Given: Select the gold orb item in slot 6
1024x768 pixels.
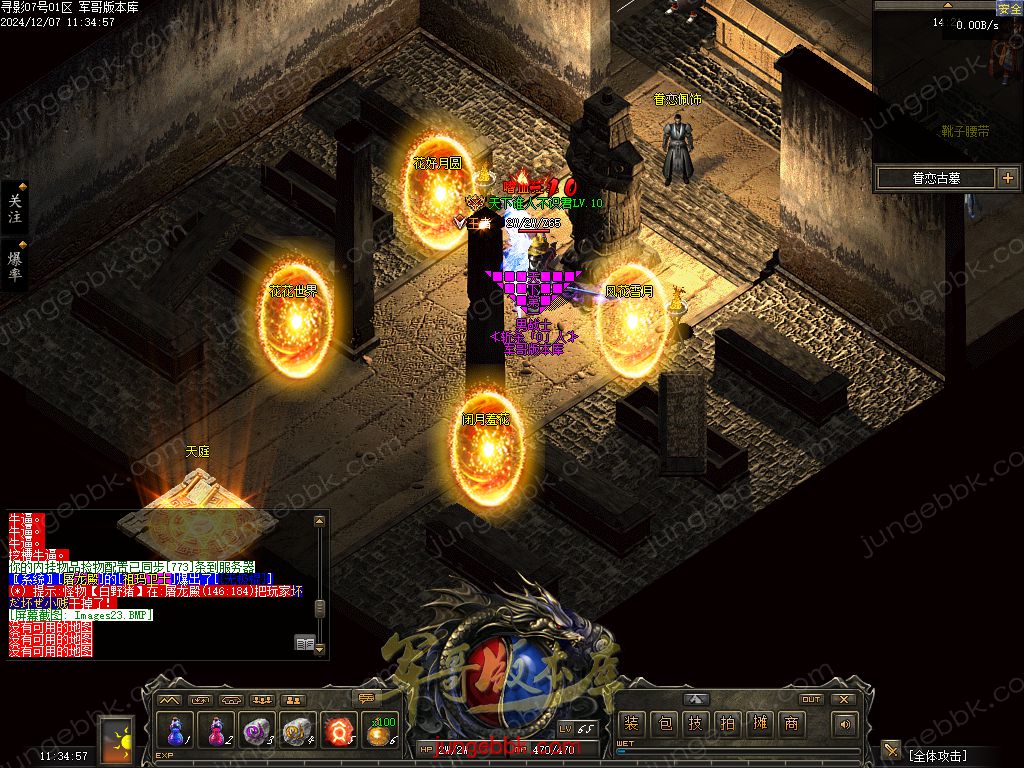Looking at the screenshot, I should (x=381, y=731).
